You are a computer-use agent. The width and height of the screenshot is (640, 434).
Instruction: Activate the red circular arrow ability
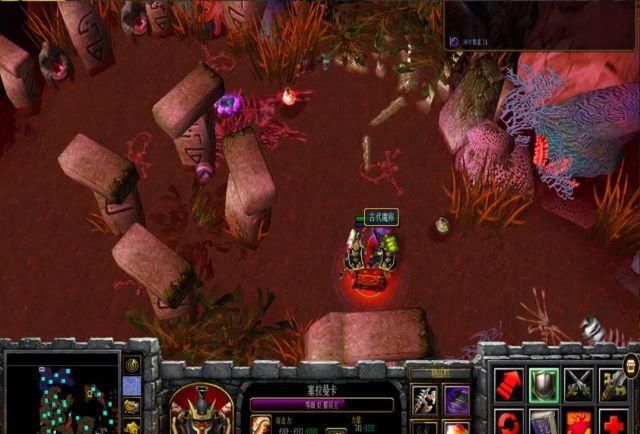pyautogui.click(x=510, y=422)
